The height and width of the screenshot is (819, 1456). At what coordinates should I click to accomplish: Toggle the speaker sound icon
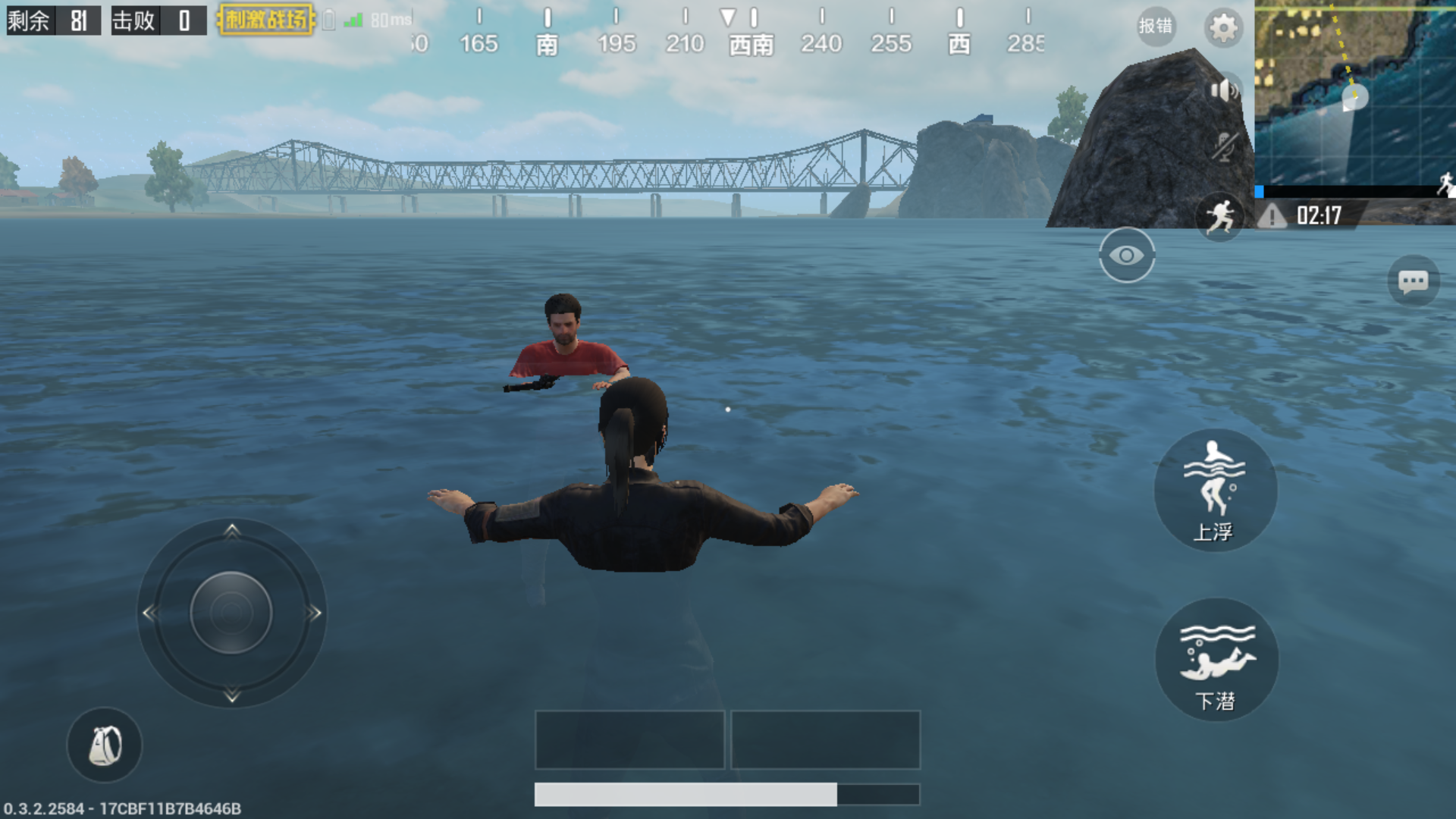pos(1223,91)
